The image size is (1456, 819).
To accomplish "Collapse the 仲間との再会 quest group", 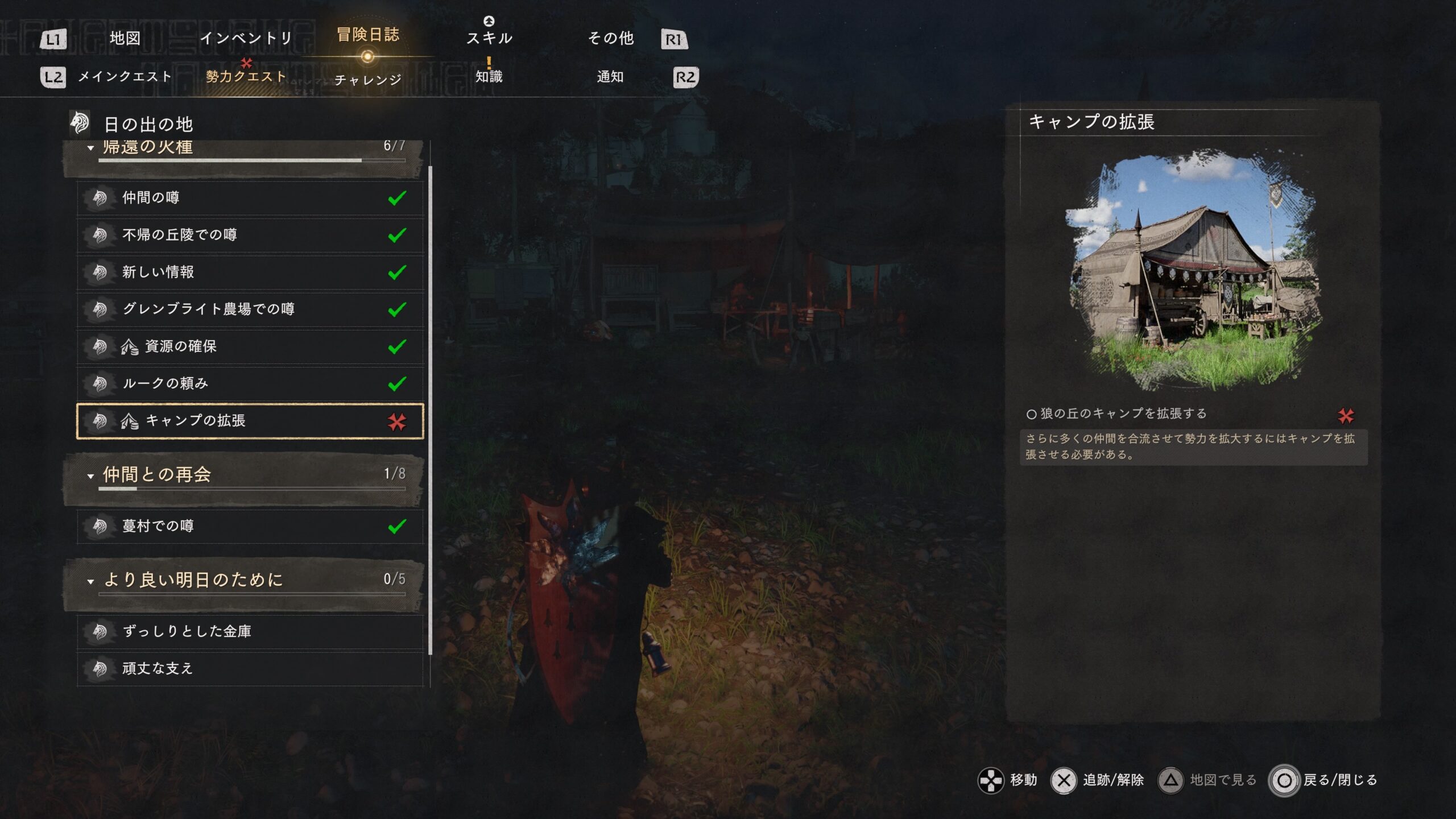I will point(90,475).
